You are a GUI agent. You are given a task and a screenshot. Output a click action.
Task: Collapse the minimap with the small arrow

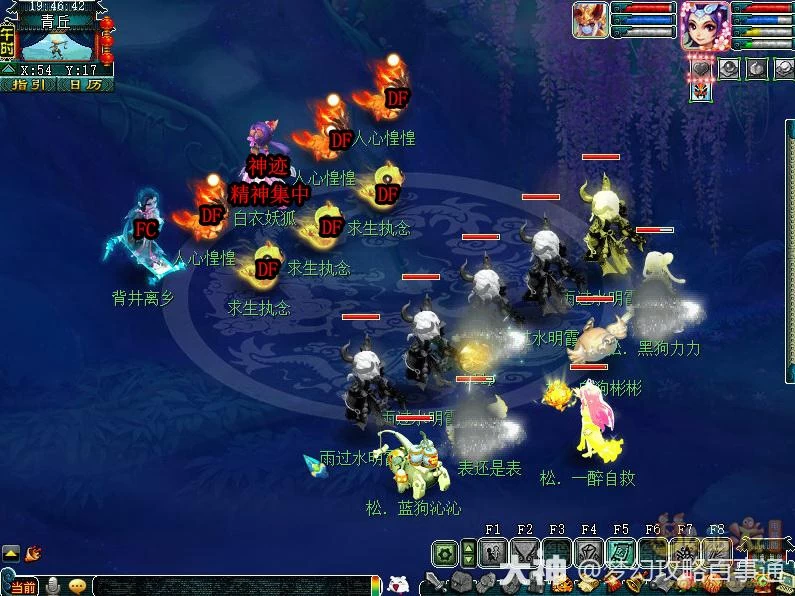(9, 70)
